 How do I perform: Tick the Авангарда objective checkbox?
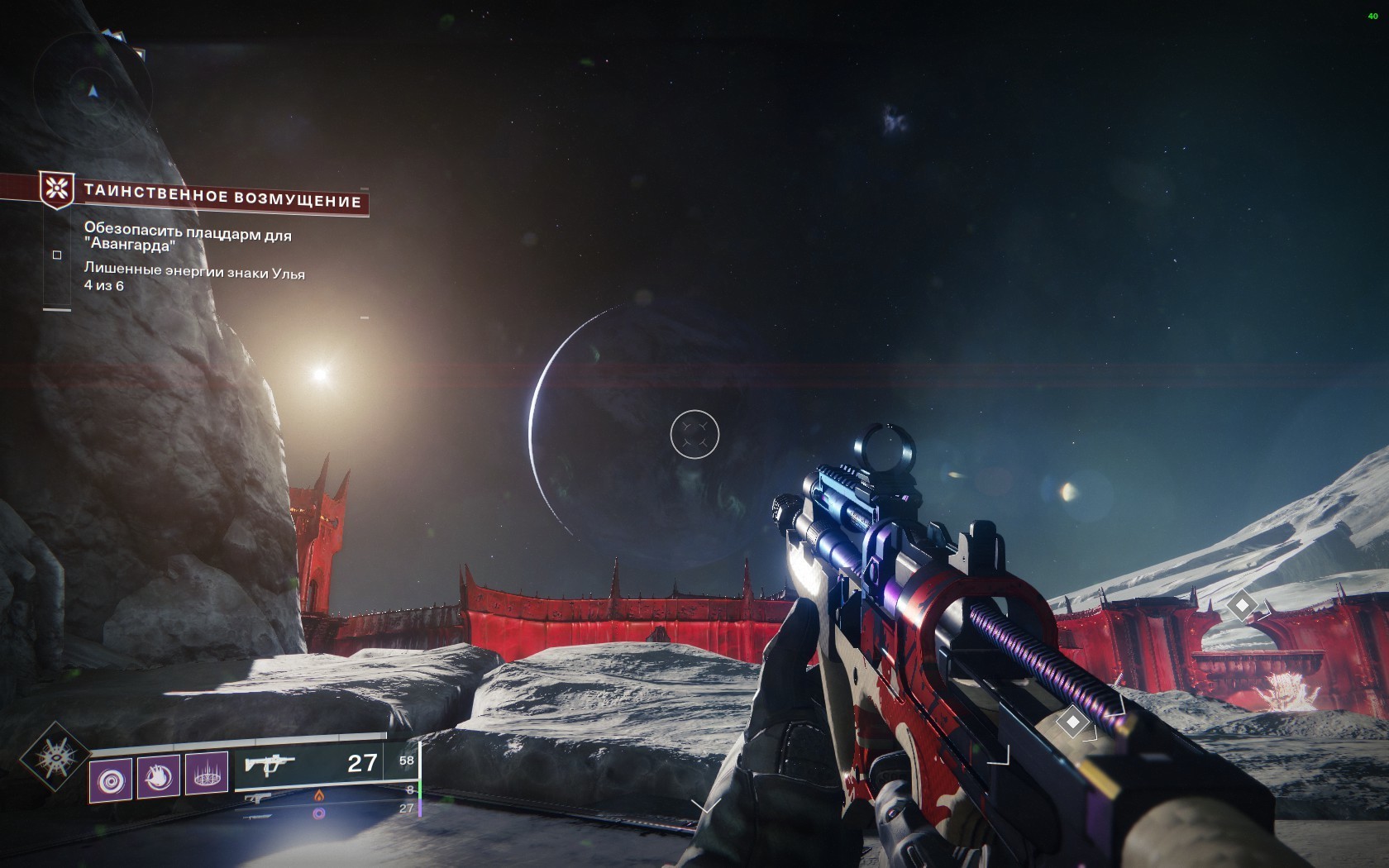pyautogui.click(x=57, y=255)
